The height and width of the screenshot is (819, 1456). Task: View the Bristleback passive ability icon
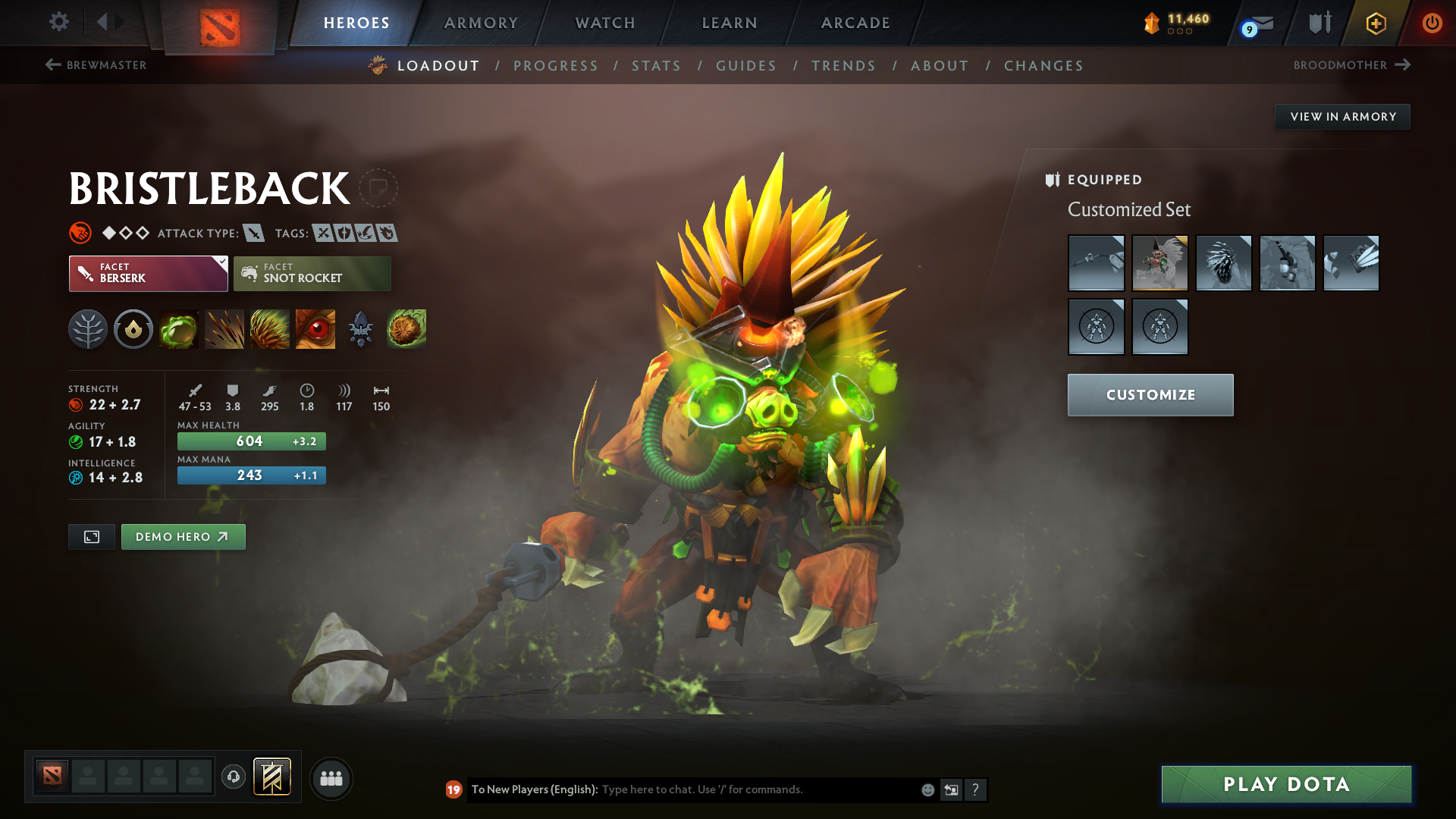(x=269, y=329)
